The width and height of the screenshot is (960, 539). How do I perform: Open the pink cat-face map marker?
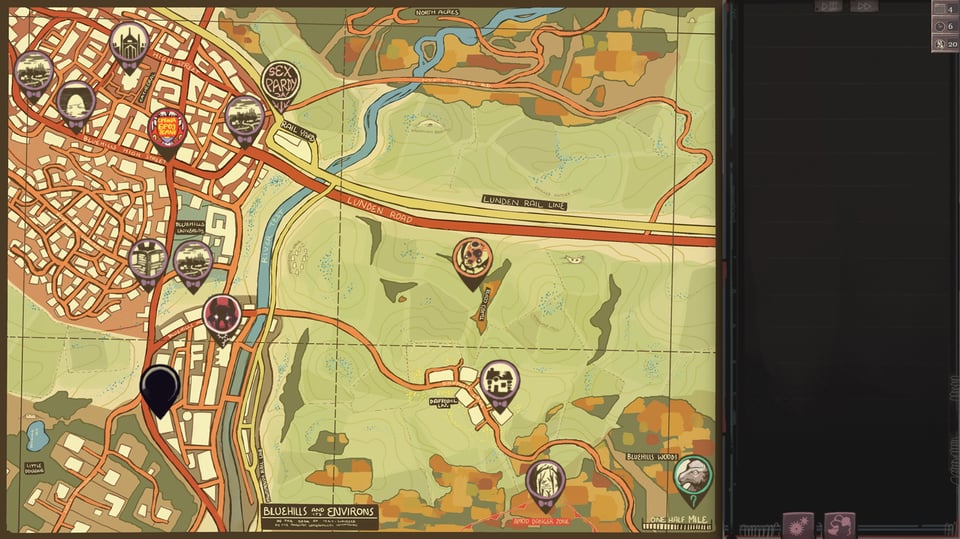(x=221, y=315)
